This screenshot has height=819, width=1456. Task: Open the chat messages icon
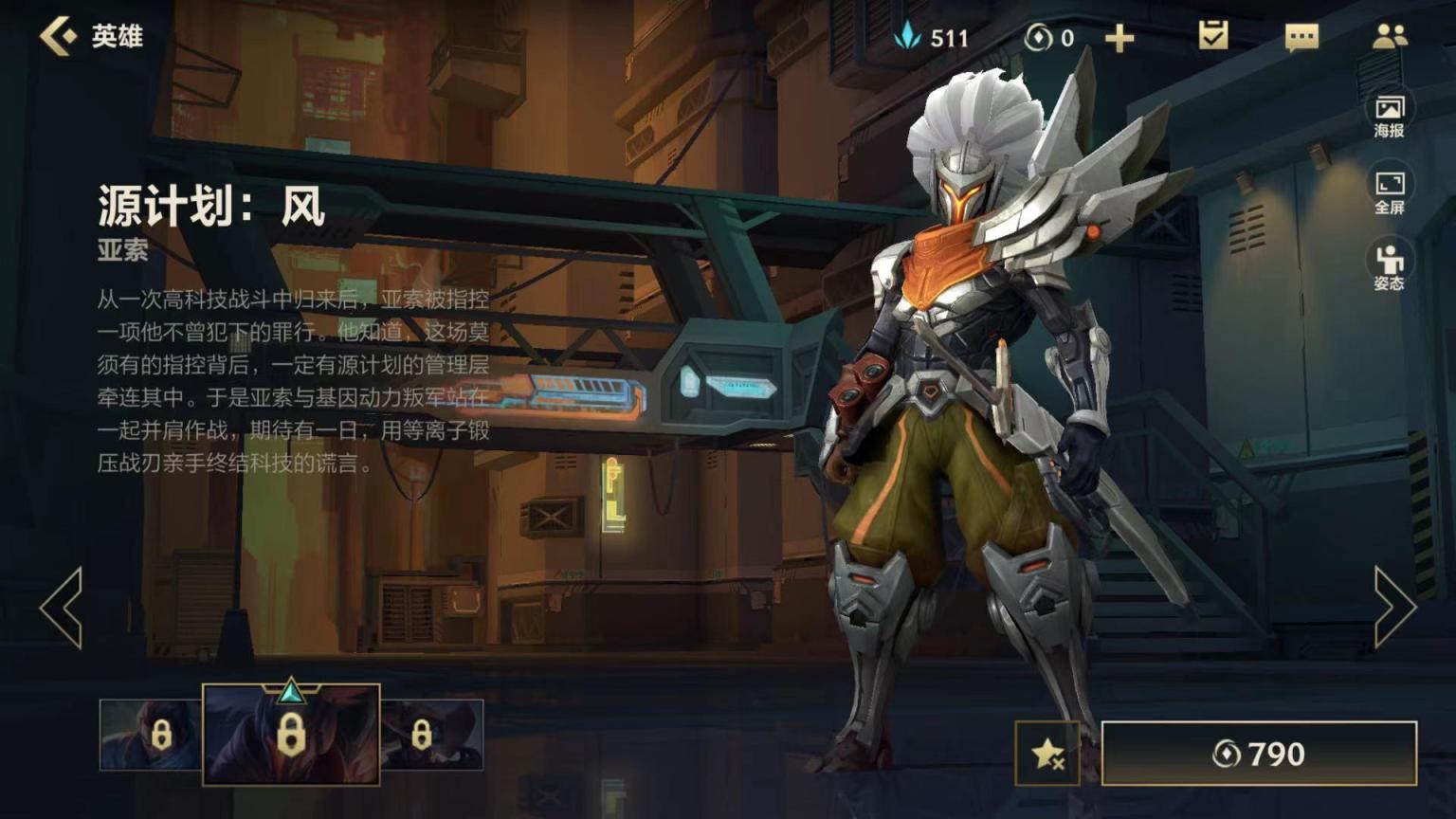click(1301, 38)
